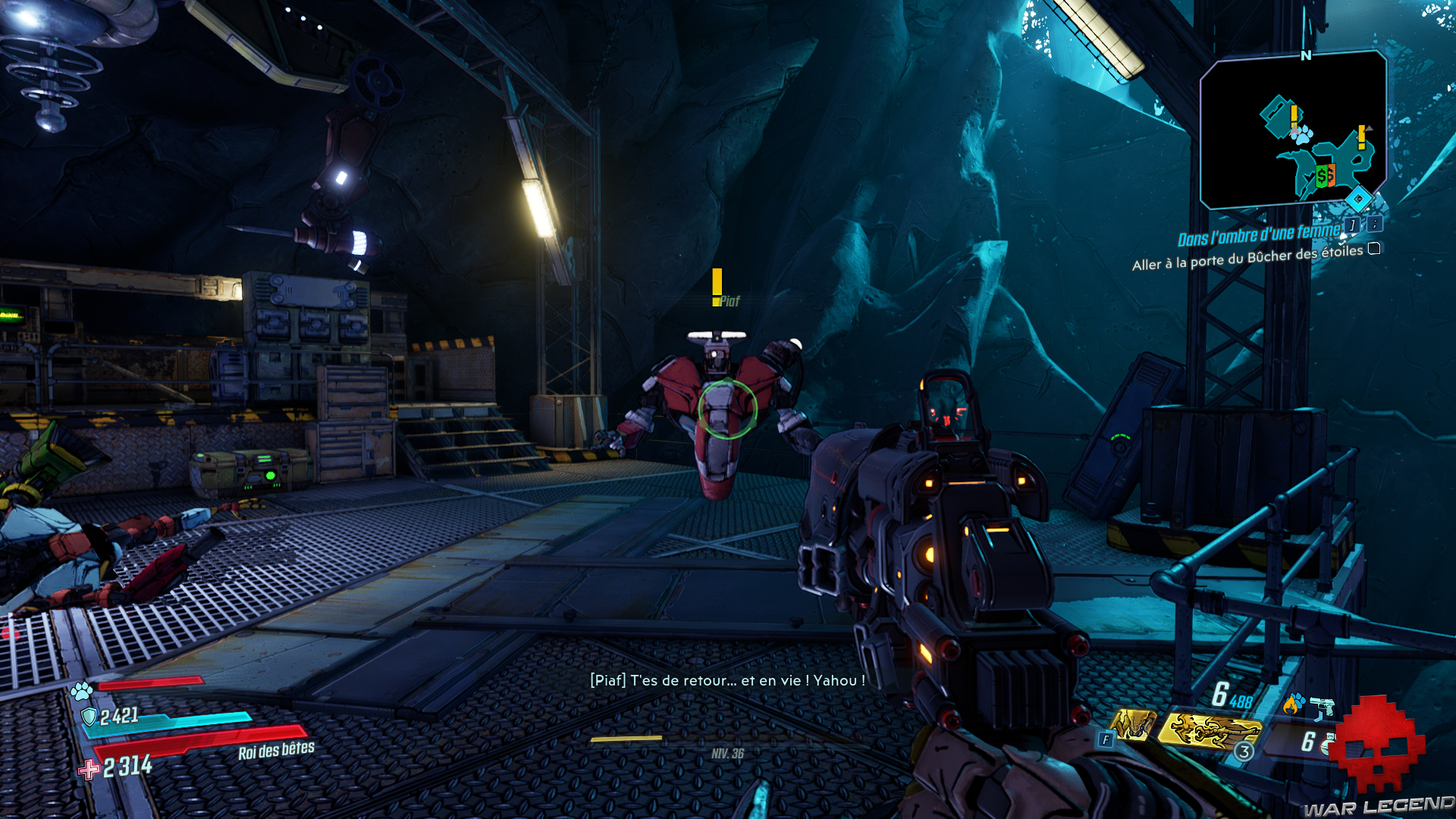This screenshot has height=819, width=1456.
Task: Select the orange dollar vending machine marker
Action: tap(1332, 177)
